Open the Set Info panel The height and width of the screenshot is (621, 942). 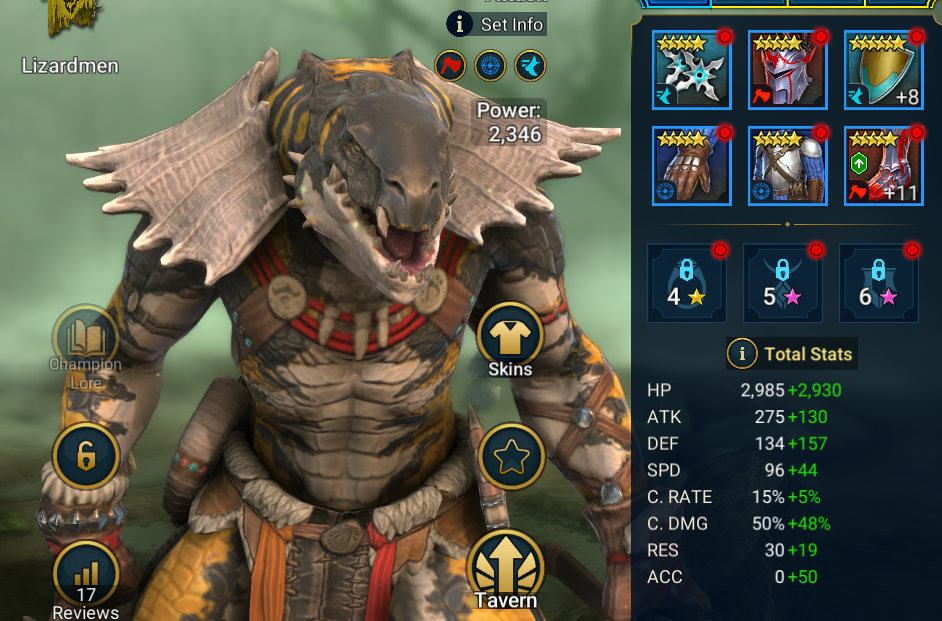click(497, 23)
